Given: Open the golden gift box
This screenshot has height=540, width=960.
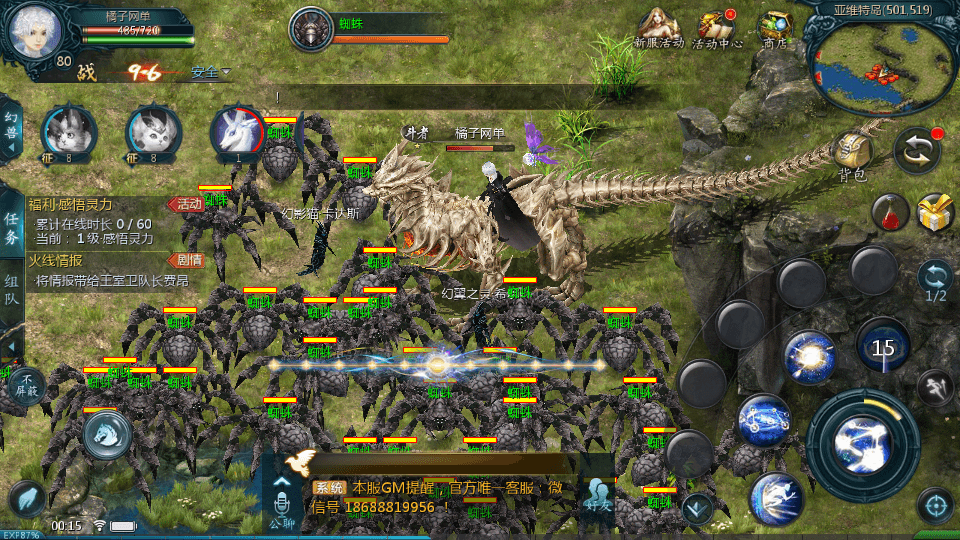Looking at the screenshot, I should [x=935, y=212].
